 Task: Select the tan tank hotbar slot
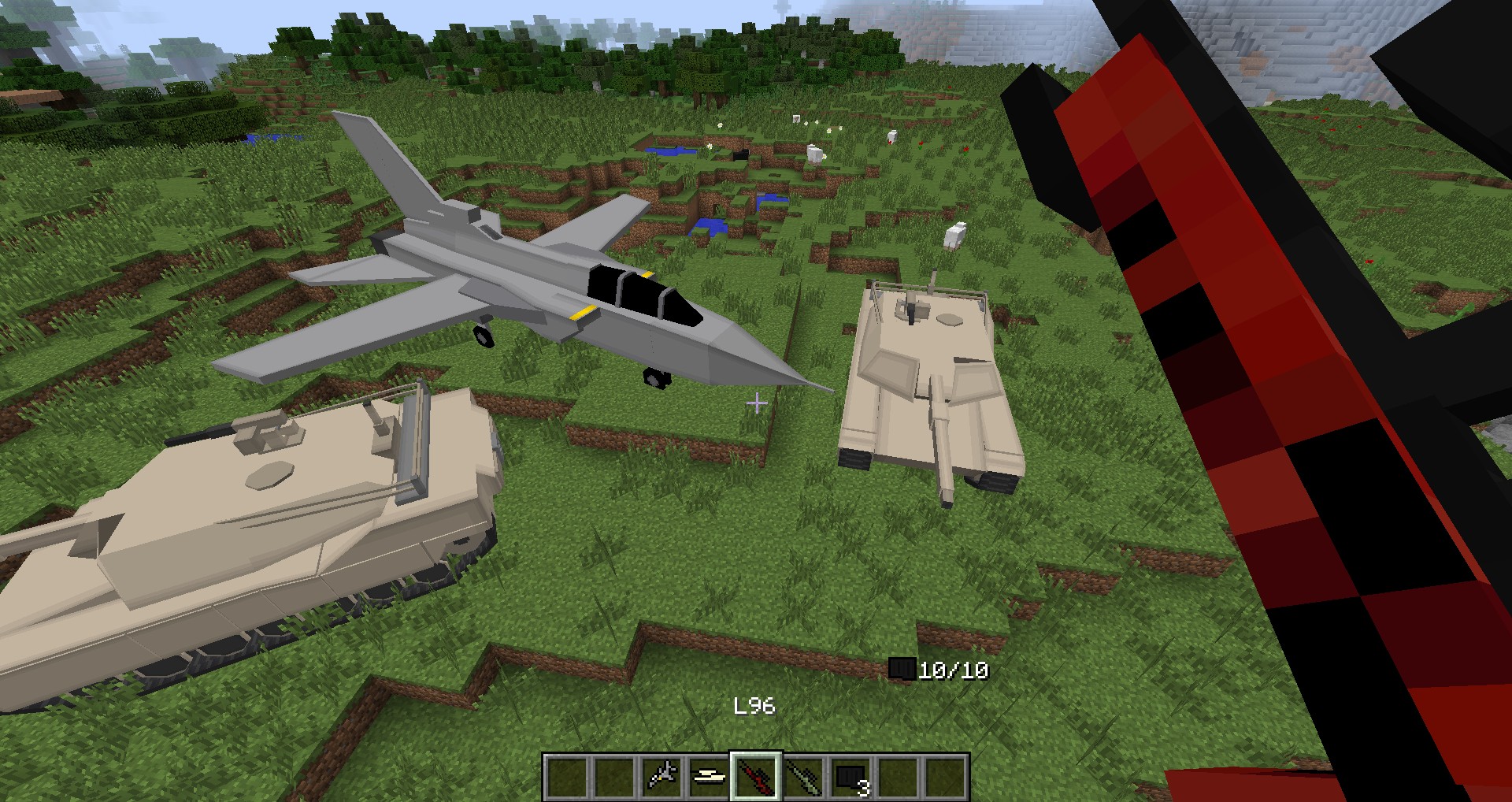point(709,777)
